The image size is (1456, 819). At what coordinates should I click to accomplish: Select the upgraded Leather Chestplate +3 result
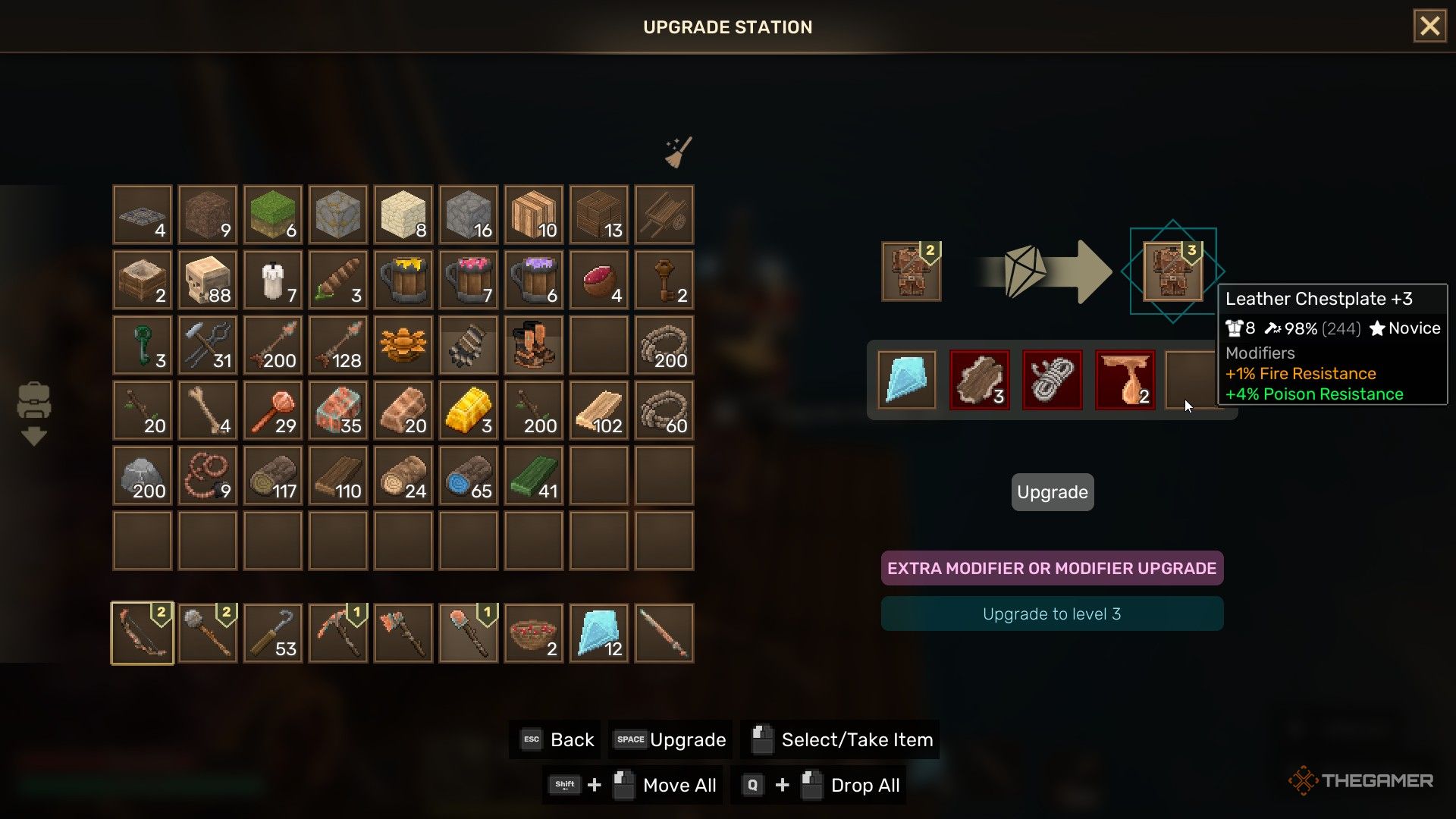coord(1172,271)
